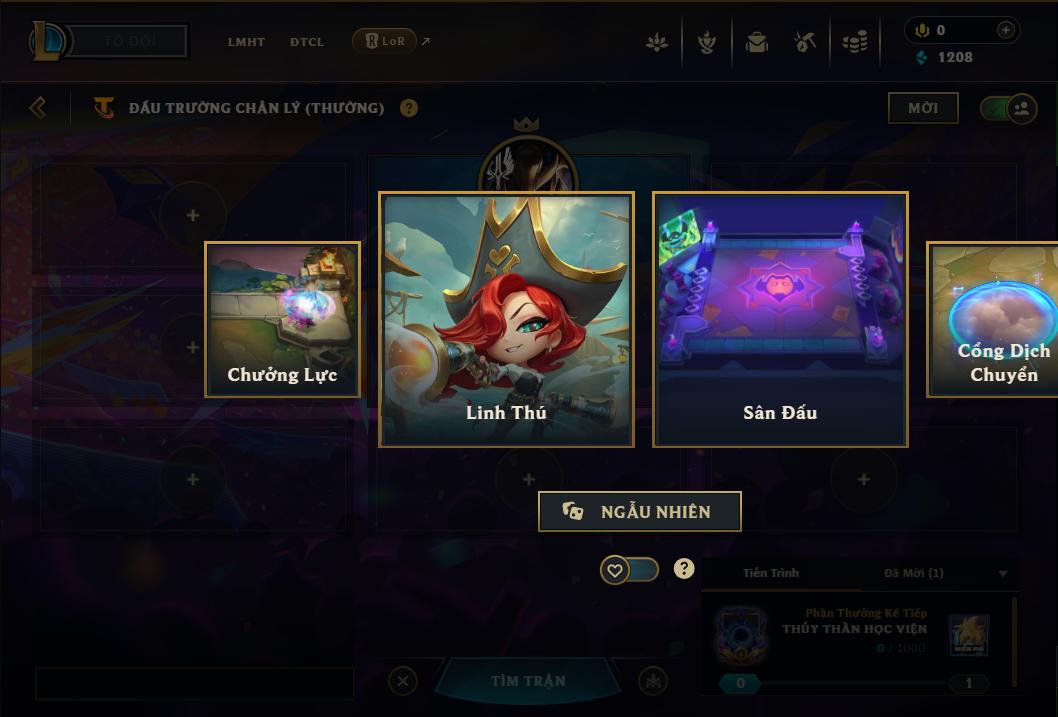Screen dimensions: 1058x717
Task: Click the NGẪU NHIÊN random button
Action: [640, 511]
